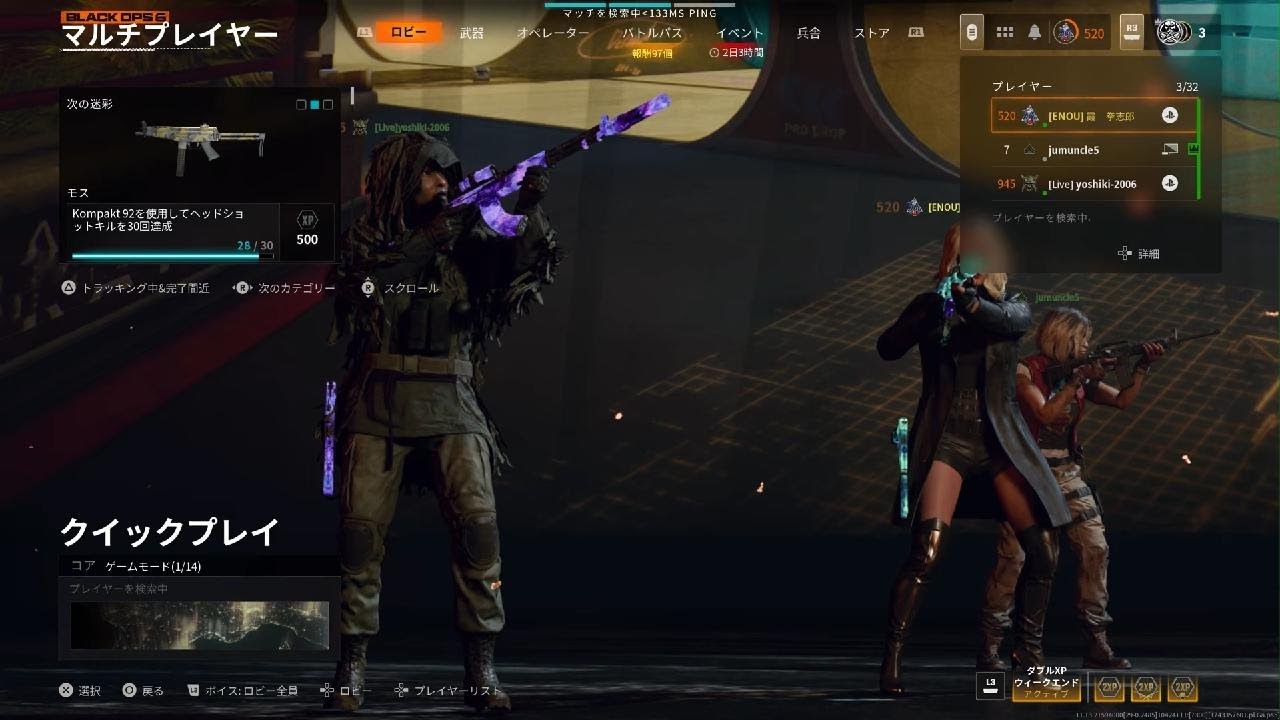Open the イベント tab
Screen dimensions: 1280x720
(740, 33)
